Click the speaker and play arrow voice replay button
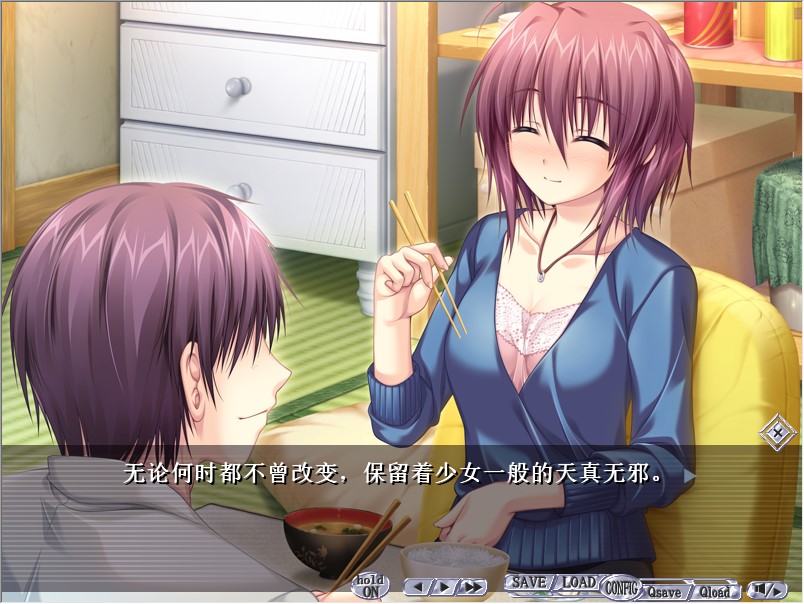This screenshot has height=604, width=804. [764, 589]
